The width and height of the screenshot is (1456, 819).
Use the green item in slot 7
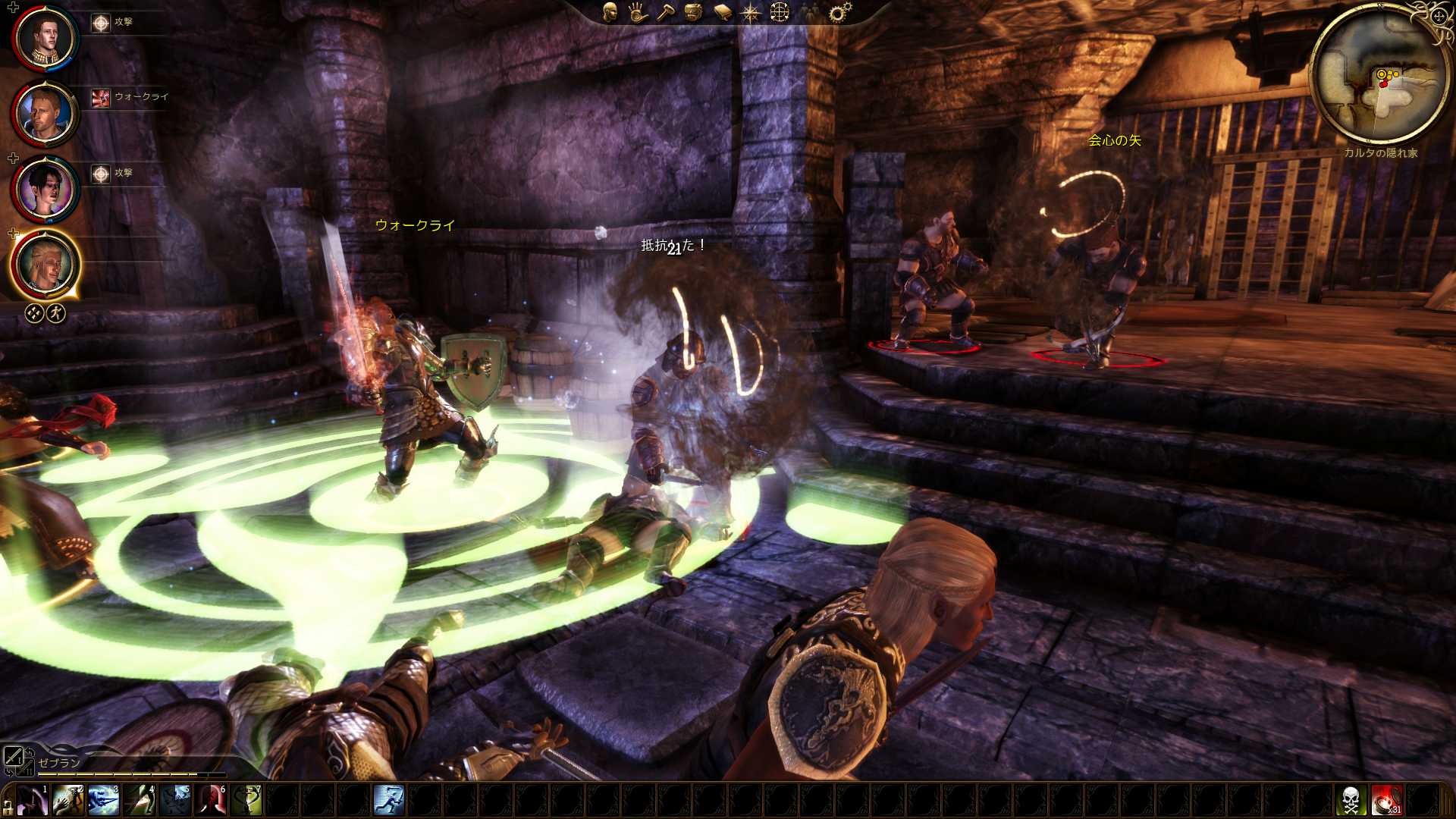247,801
